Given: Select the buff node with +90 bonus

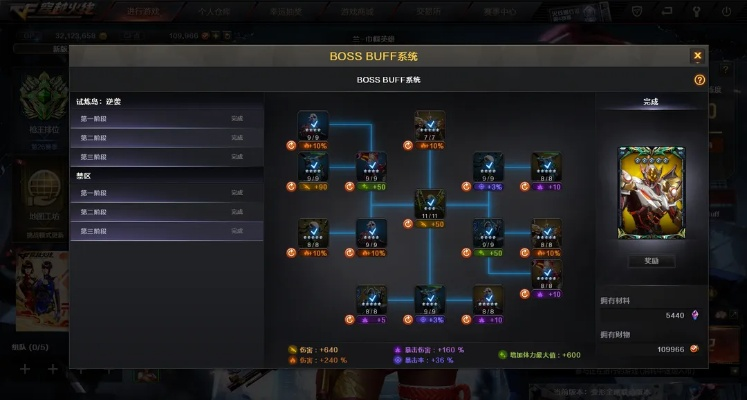Looking at the screenshot, I should click(313, 164).
